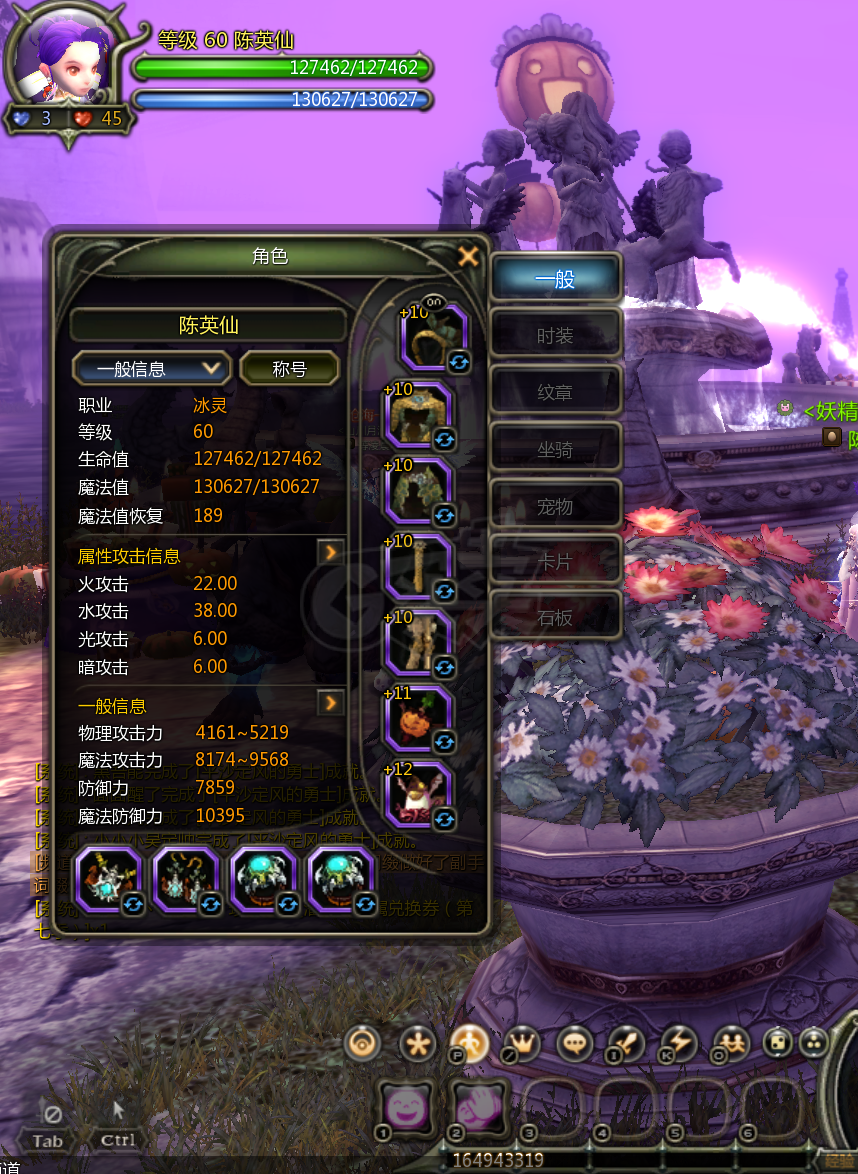Show the 宠物 pet tab

[x=555, y=507]
